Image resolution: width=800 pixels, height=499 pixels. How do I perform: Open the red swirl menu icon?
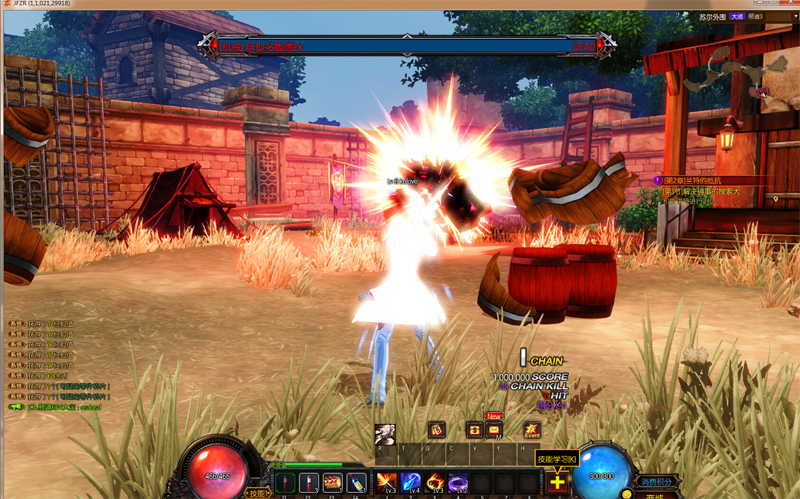coord(437,430)
